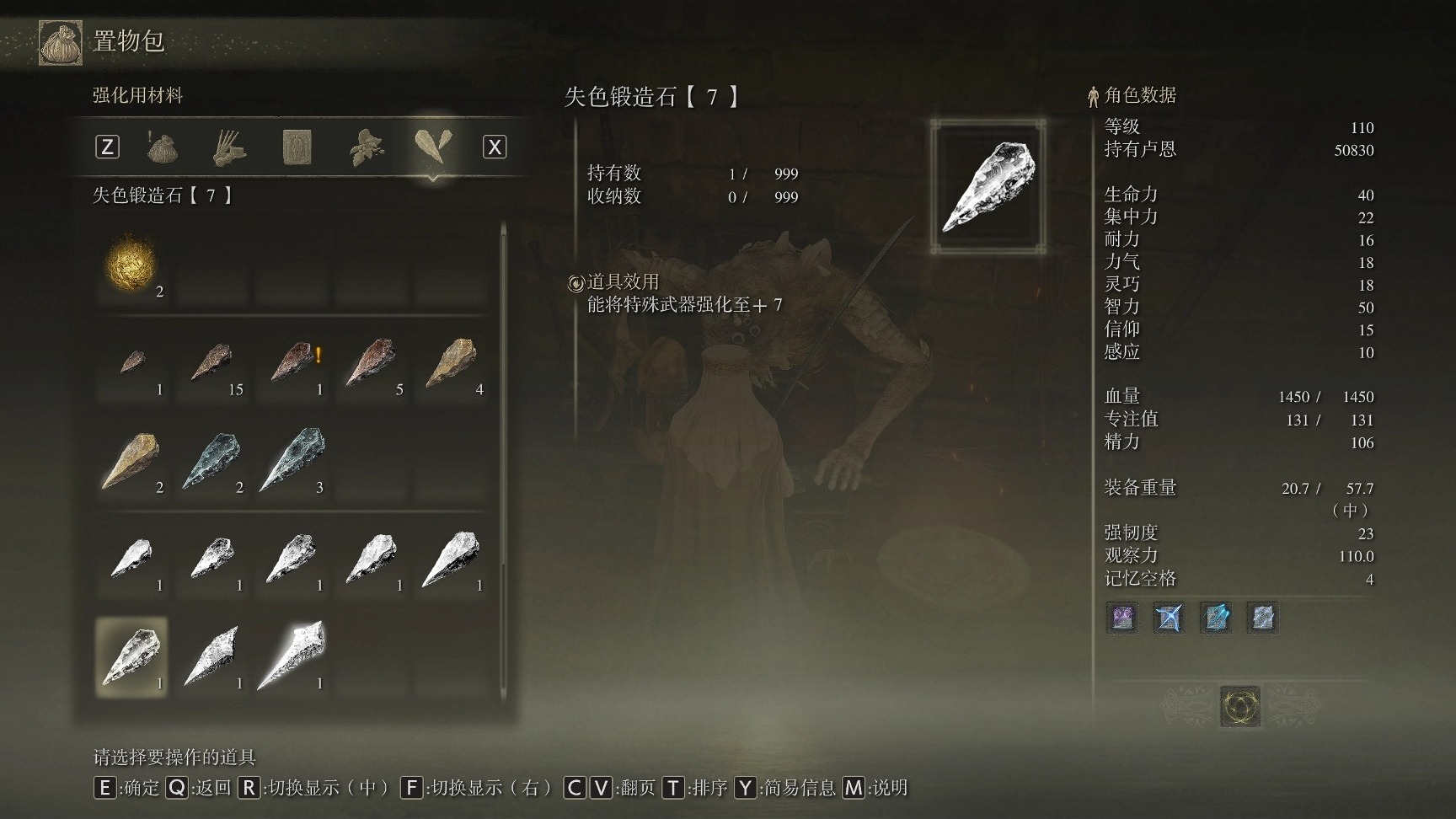Click the purple memory slot spell icon
This screenshot has width=1456, height=819.
click(1121, 618)
